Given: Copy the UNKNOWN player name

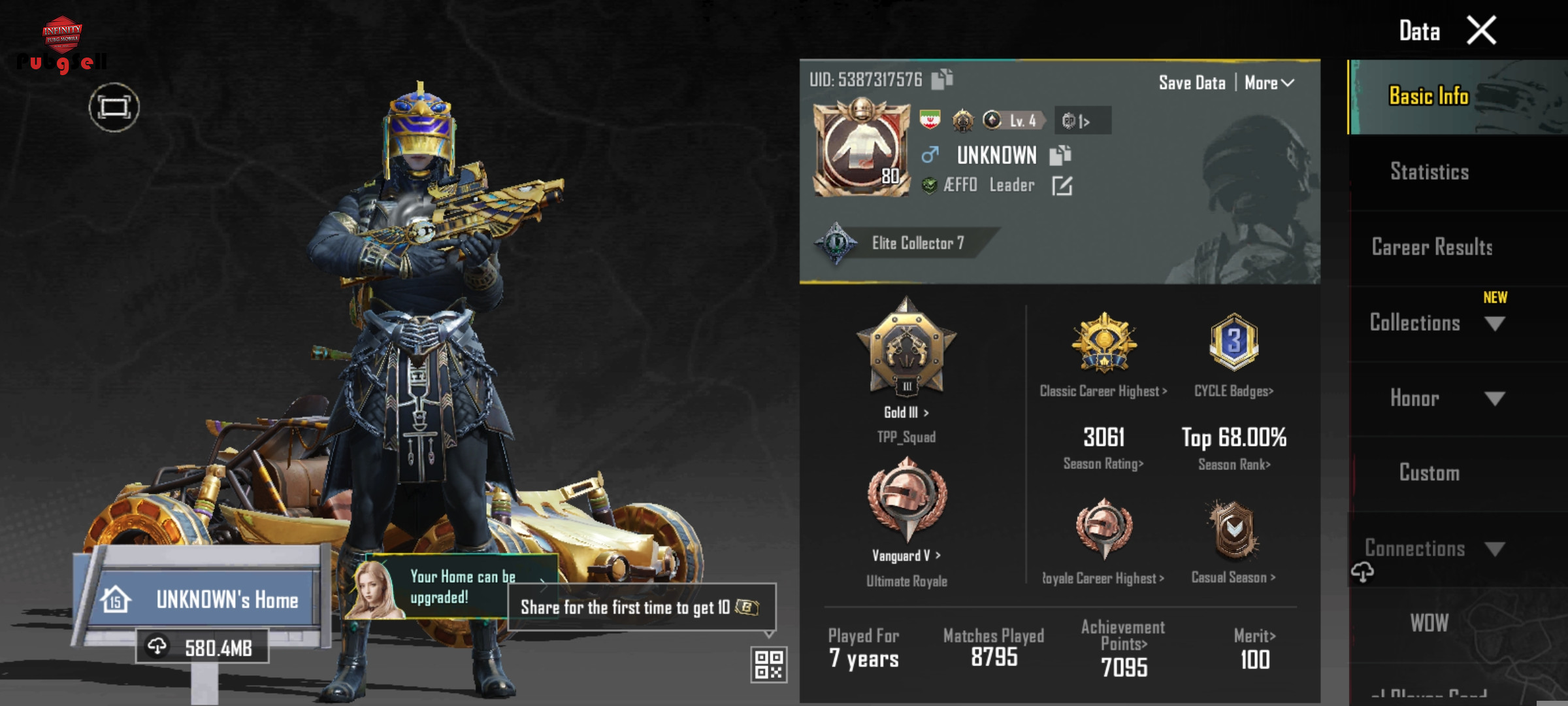Looking at the screenshot, I should 1060,155.
